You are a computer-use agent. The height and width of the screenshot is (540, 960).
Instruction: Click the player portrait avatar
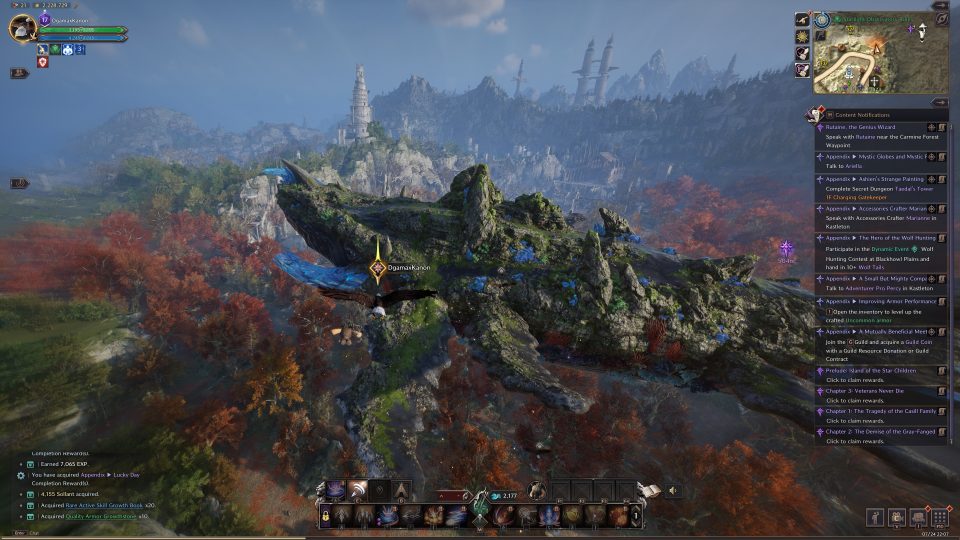[x=22, y=29]
